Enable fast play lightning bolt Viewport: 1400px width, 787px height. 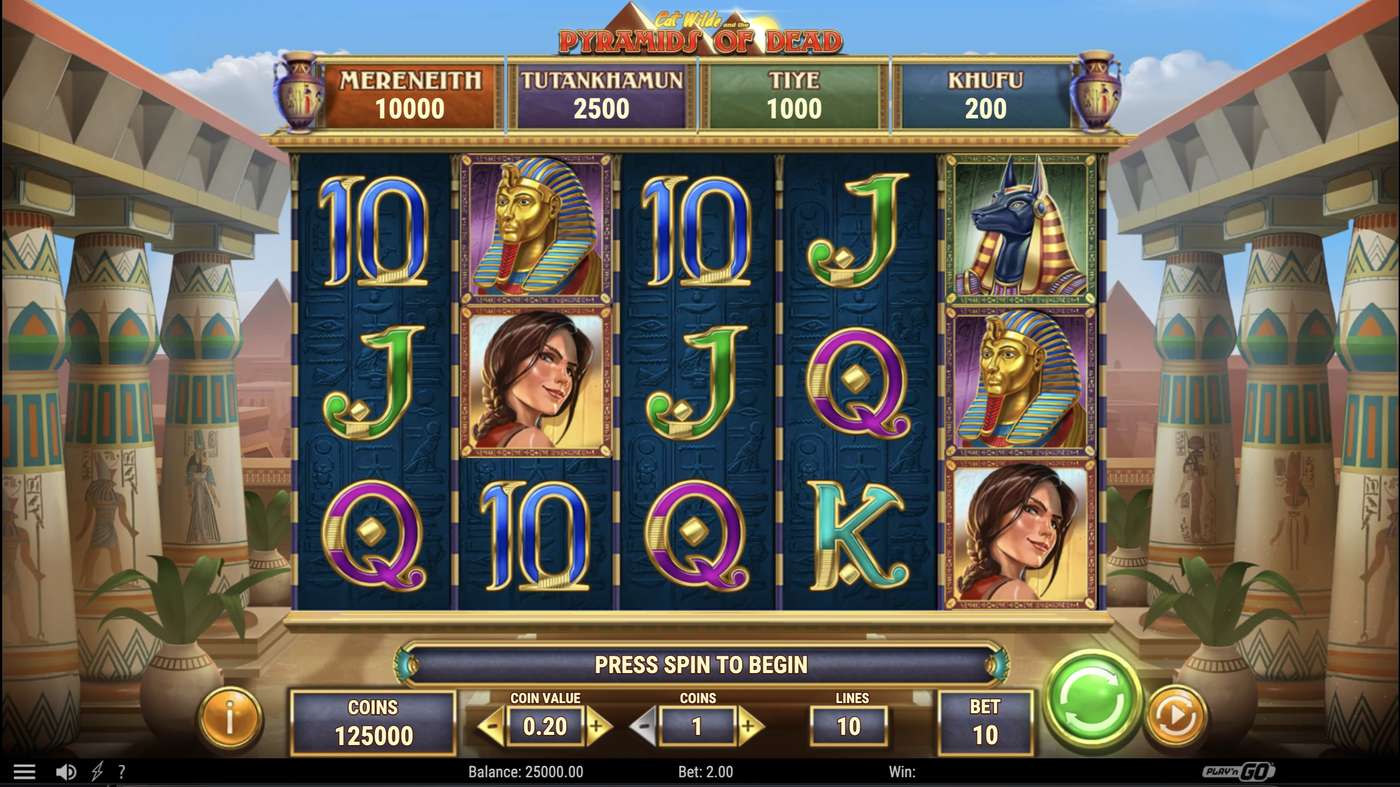pos(97,772)
